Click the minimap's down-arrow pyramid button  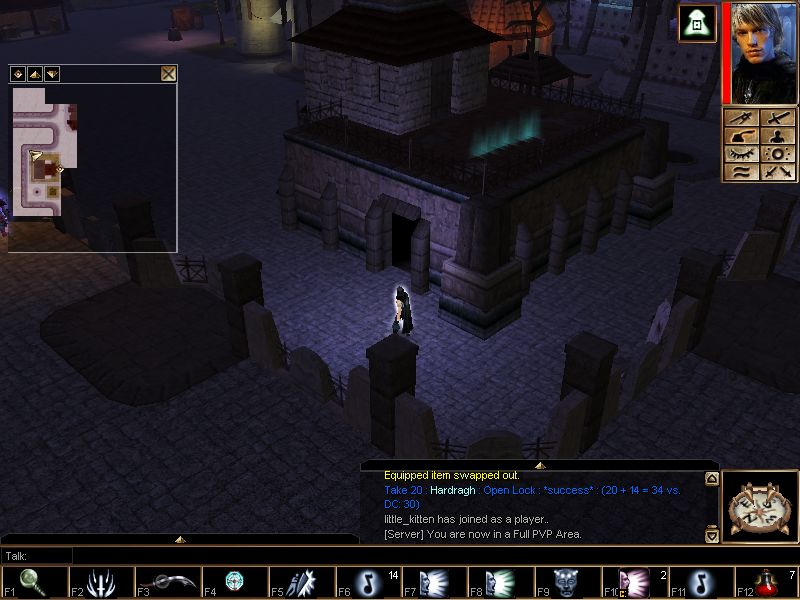tap(51, 74)
